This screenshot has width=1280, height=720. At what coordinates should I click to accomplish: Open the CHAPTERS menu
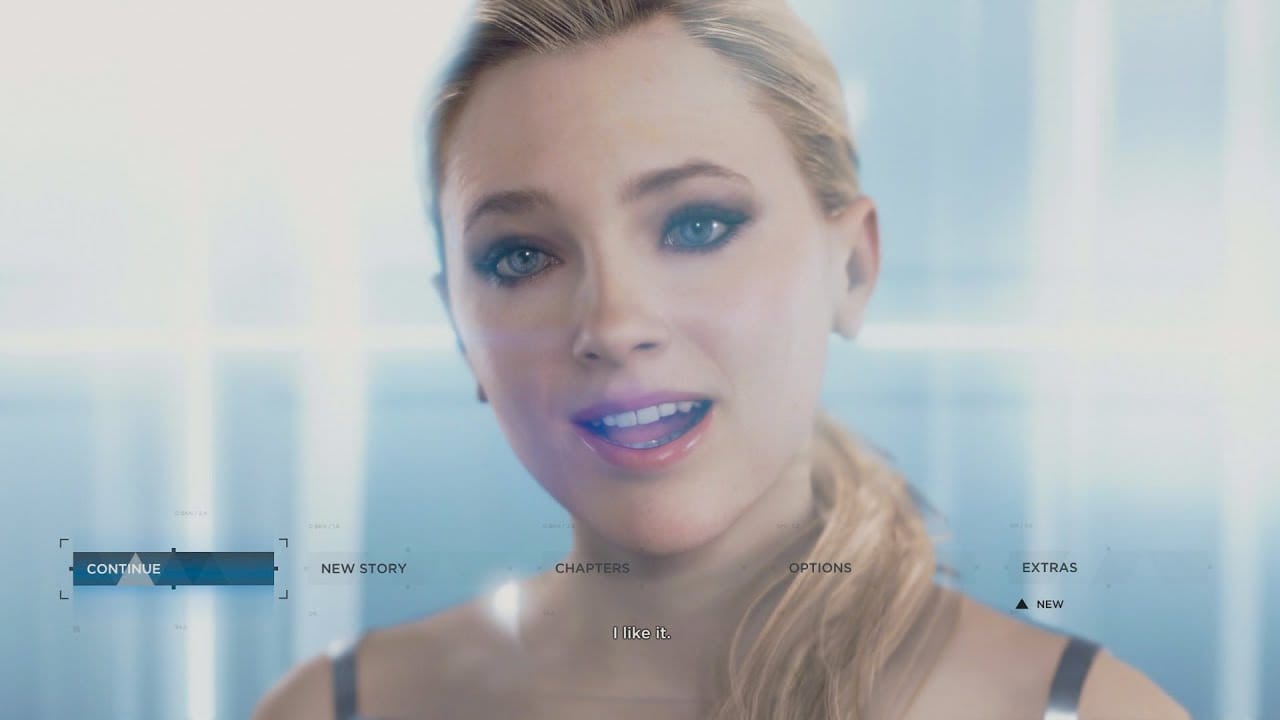tap(592, 568)
